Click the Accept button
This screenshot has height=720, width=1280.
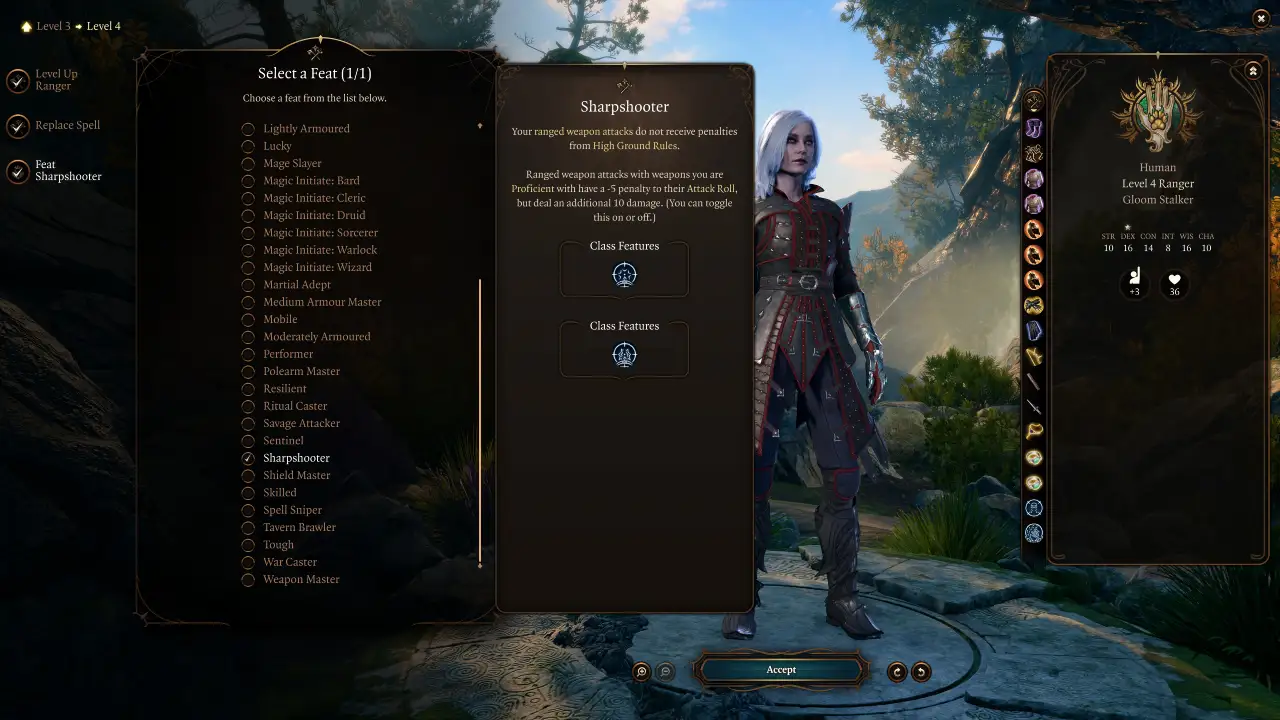coord(781,670)
